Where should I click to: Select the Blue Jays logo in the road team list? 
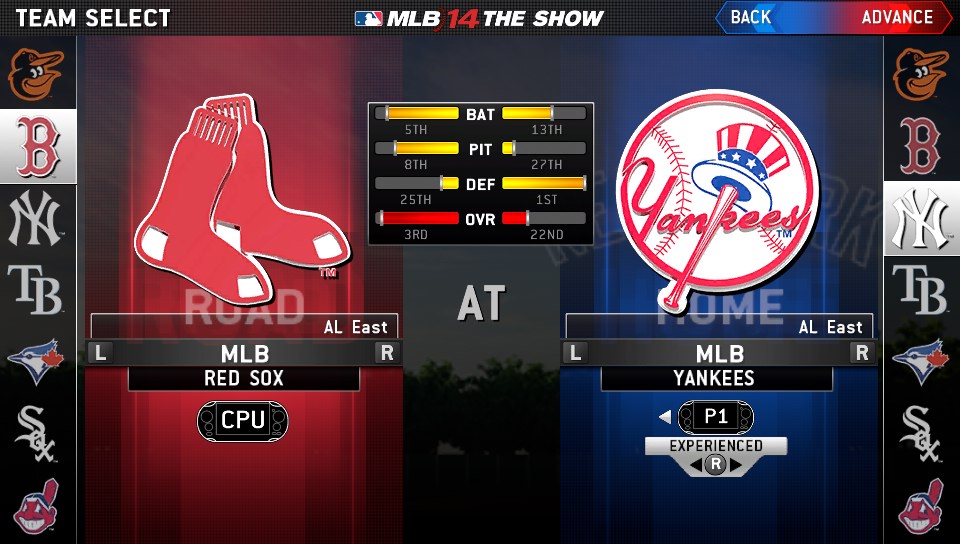[37, 362]
